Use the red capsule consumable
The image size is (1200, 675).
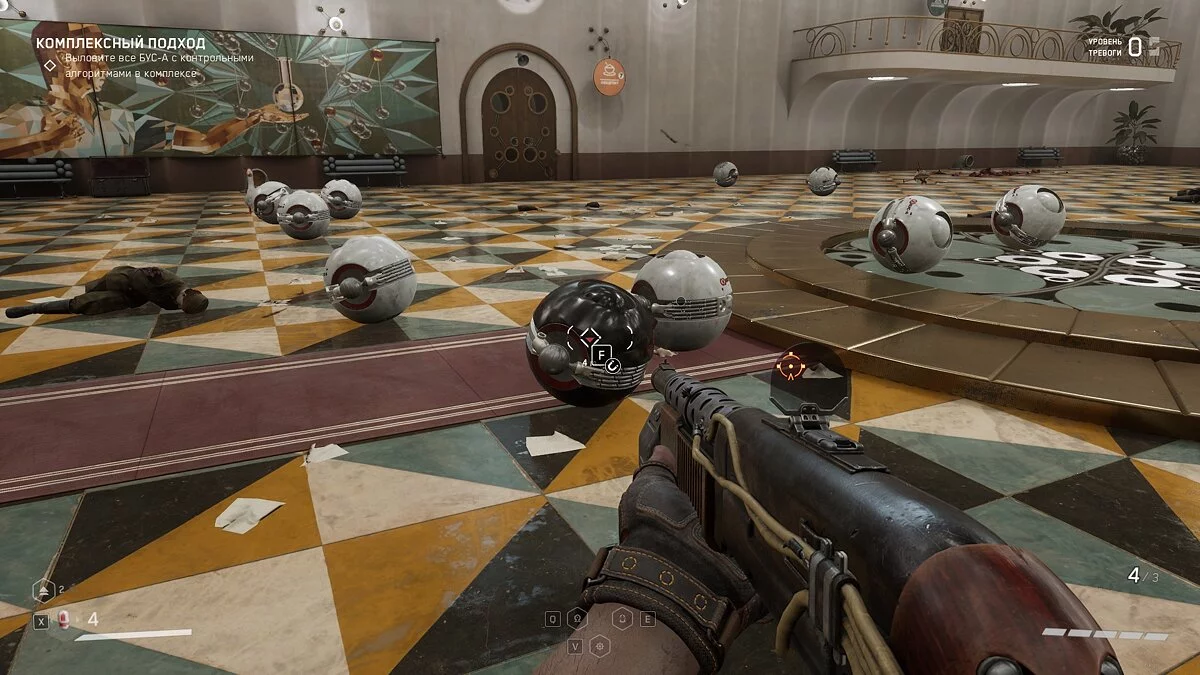64,620
